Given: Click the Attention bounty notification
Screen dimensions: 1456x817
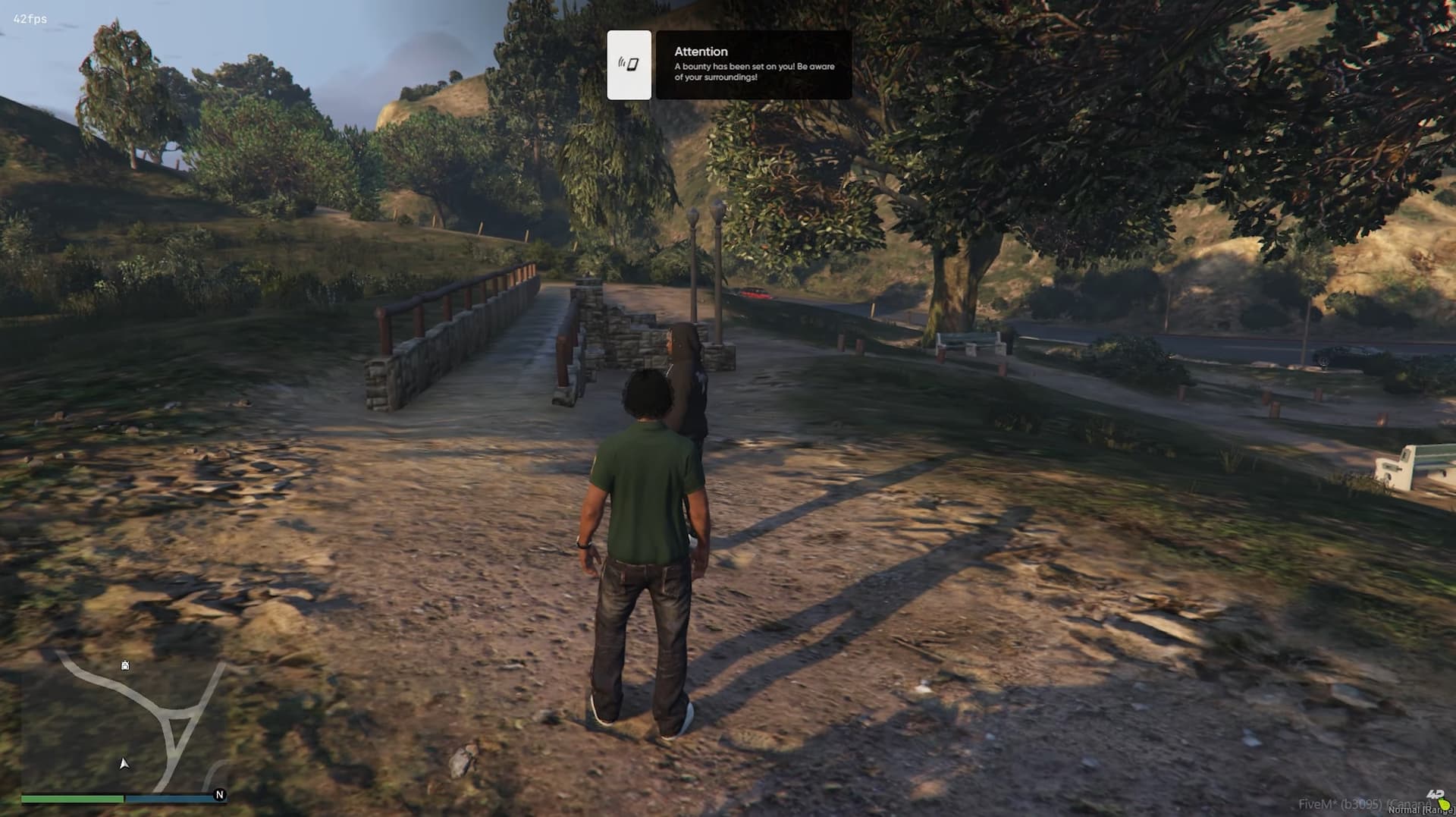Looking at the screenshot, I should [x=753, y=64].
